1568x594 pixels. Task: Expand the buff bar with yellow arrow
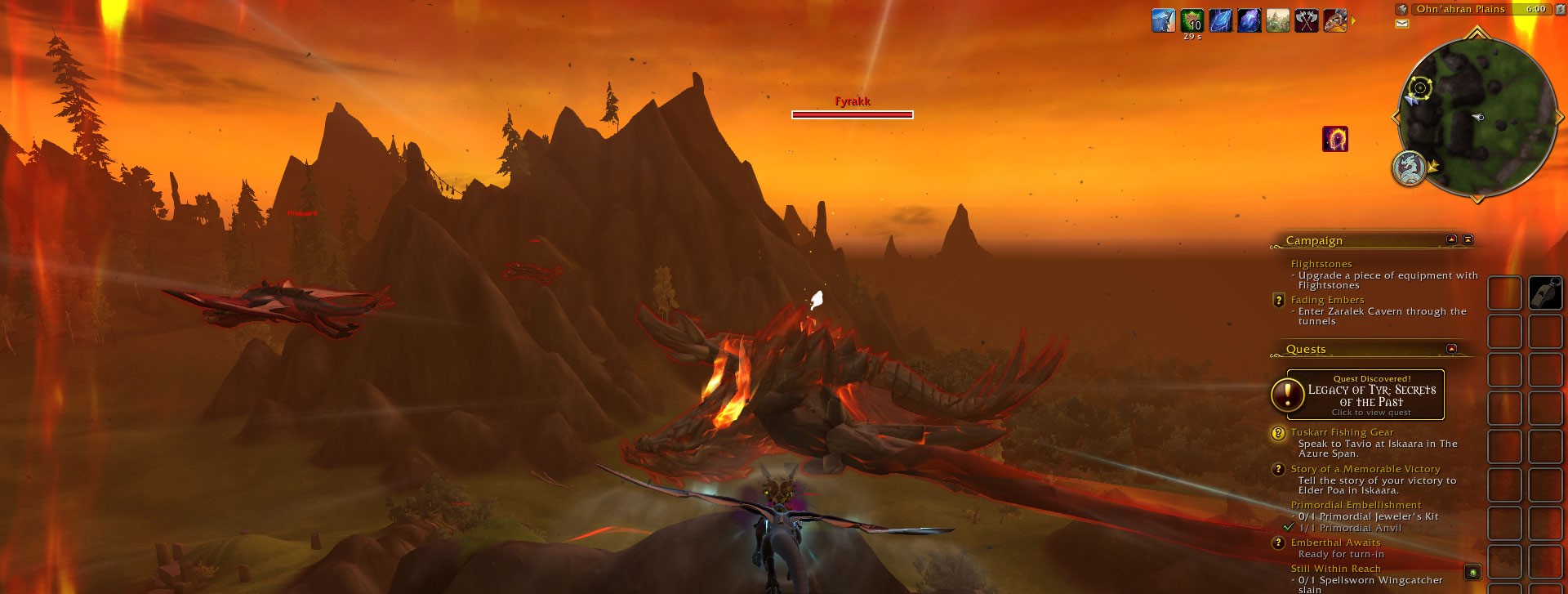coord(1353,21)
